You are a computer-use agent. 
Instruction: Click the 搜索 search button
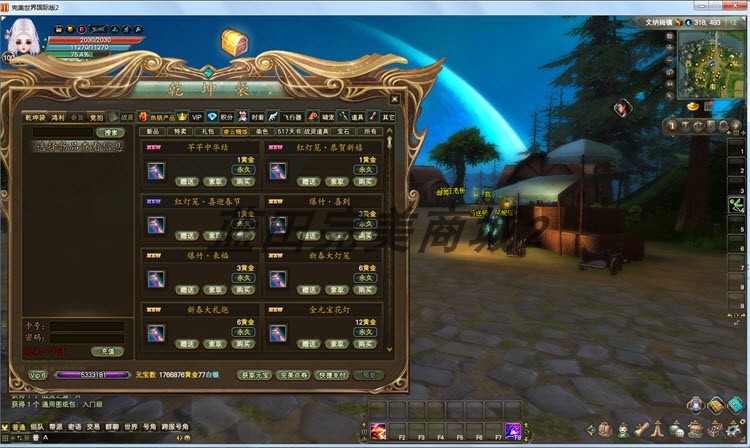coord(108,132)
